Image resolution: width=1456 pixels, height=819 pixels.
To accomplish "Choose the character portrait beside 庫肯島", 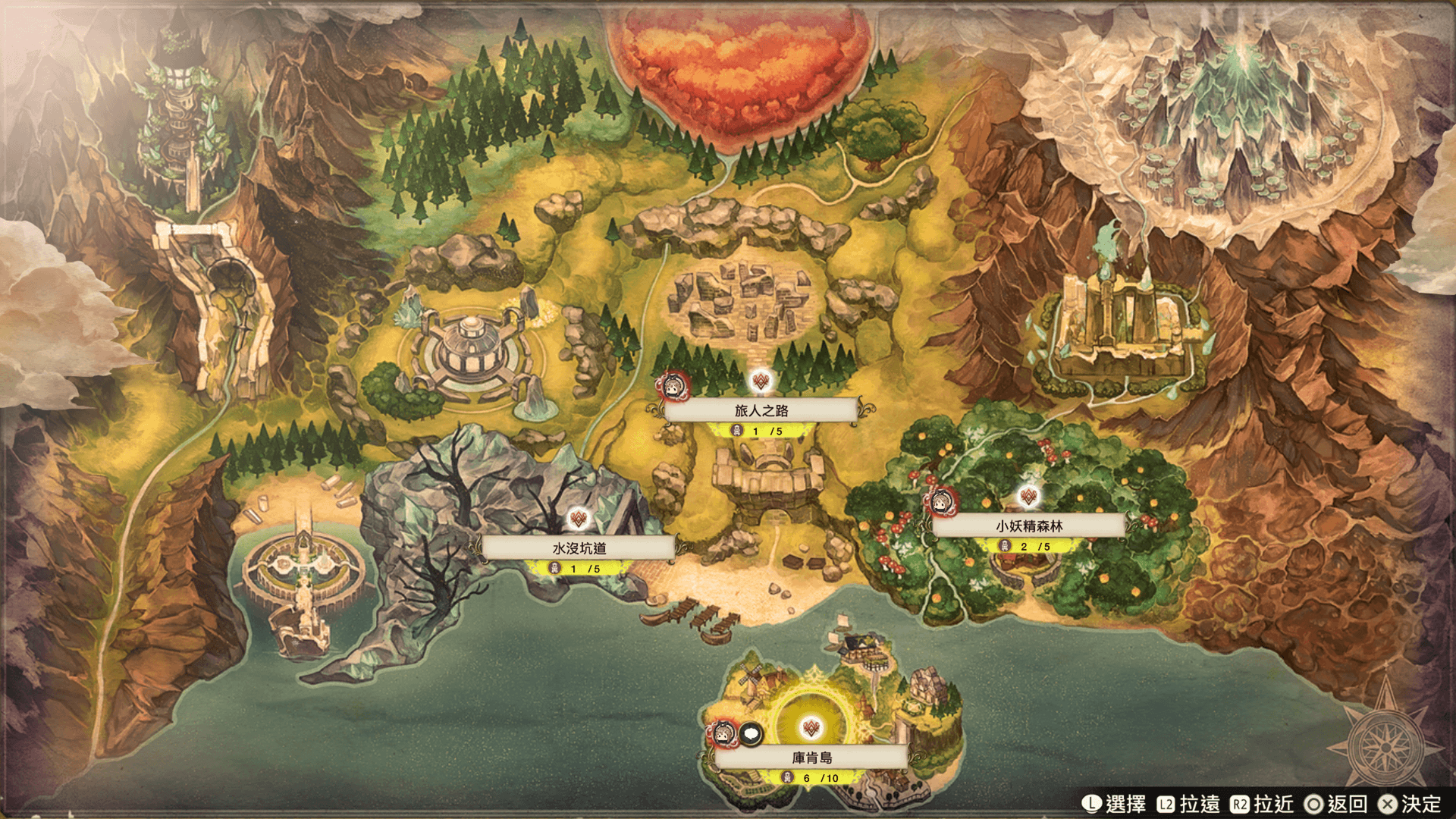I will tap(723, 733).
